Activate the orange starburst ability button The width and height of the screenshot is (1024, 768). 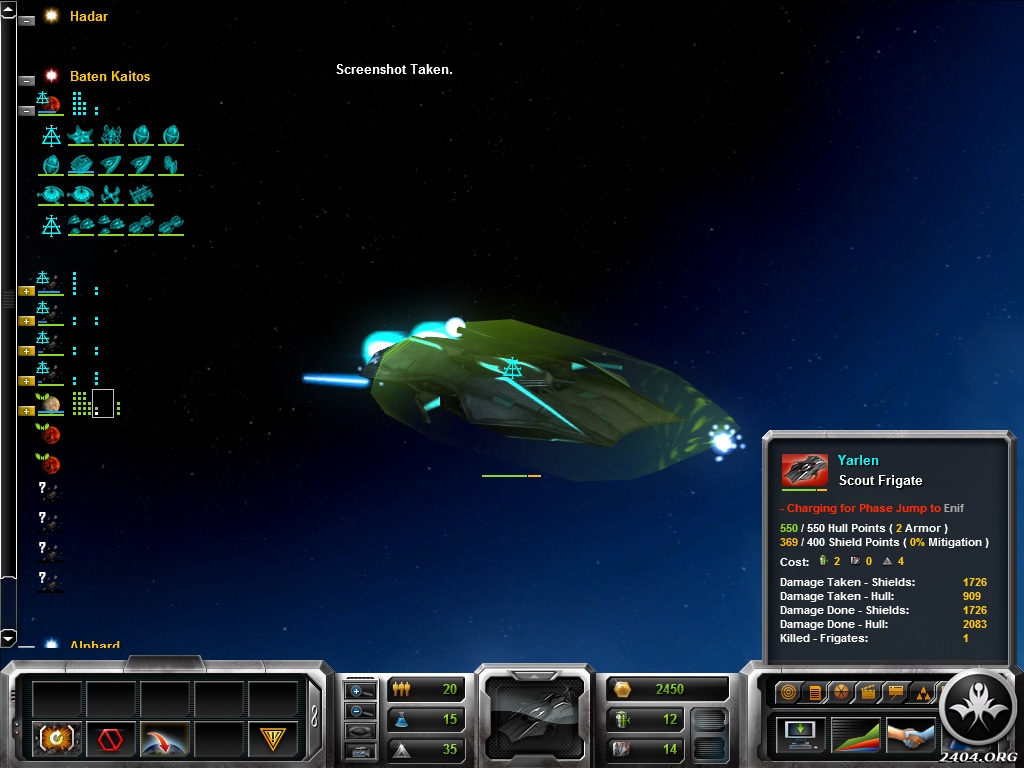pyautogui.click(x=57, y=739)
